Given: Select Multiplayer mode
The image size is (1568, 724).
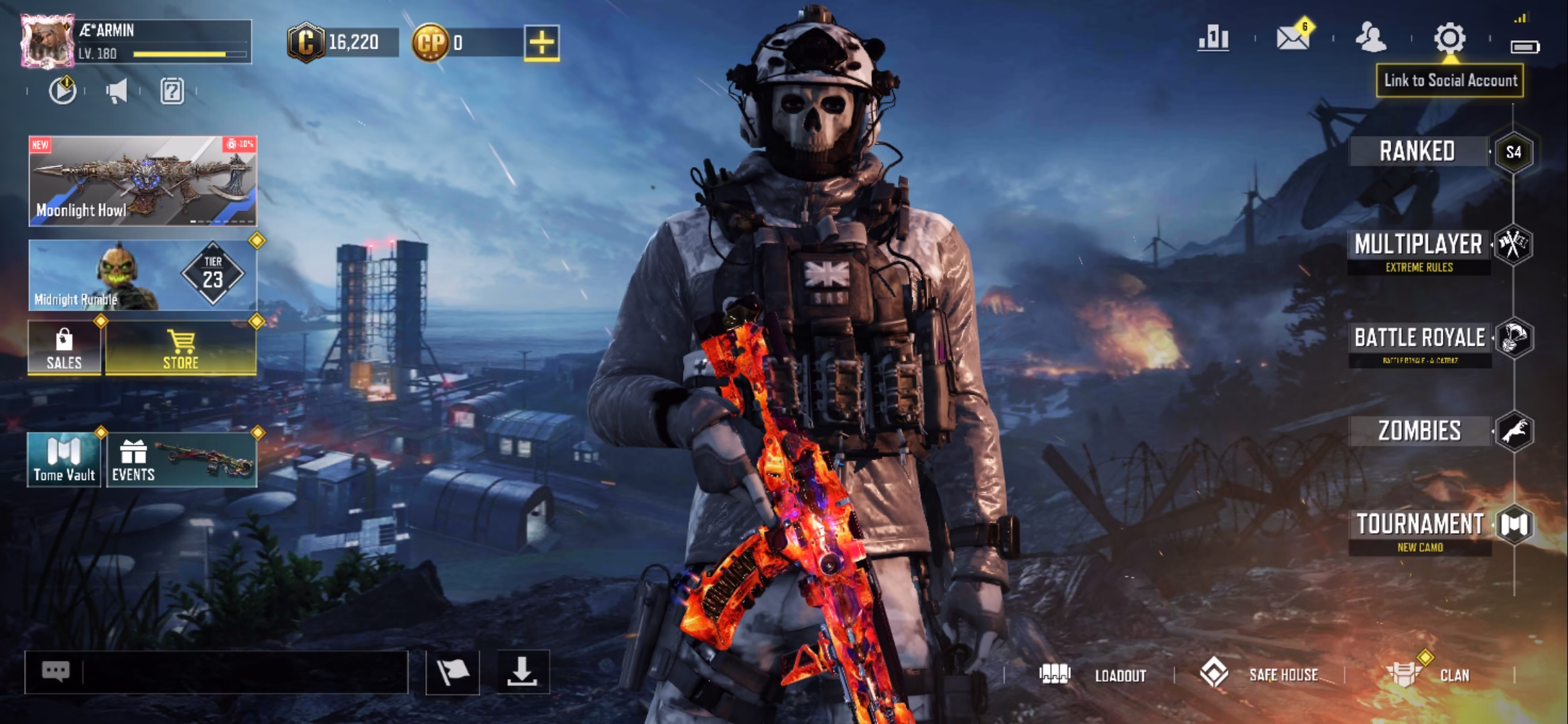Looking at the screenshot, I should click(1419, 245).
